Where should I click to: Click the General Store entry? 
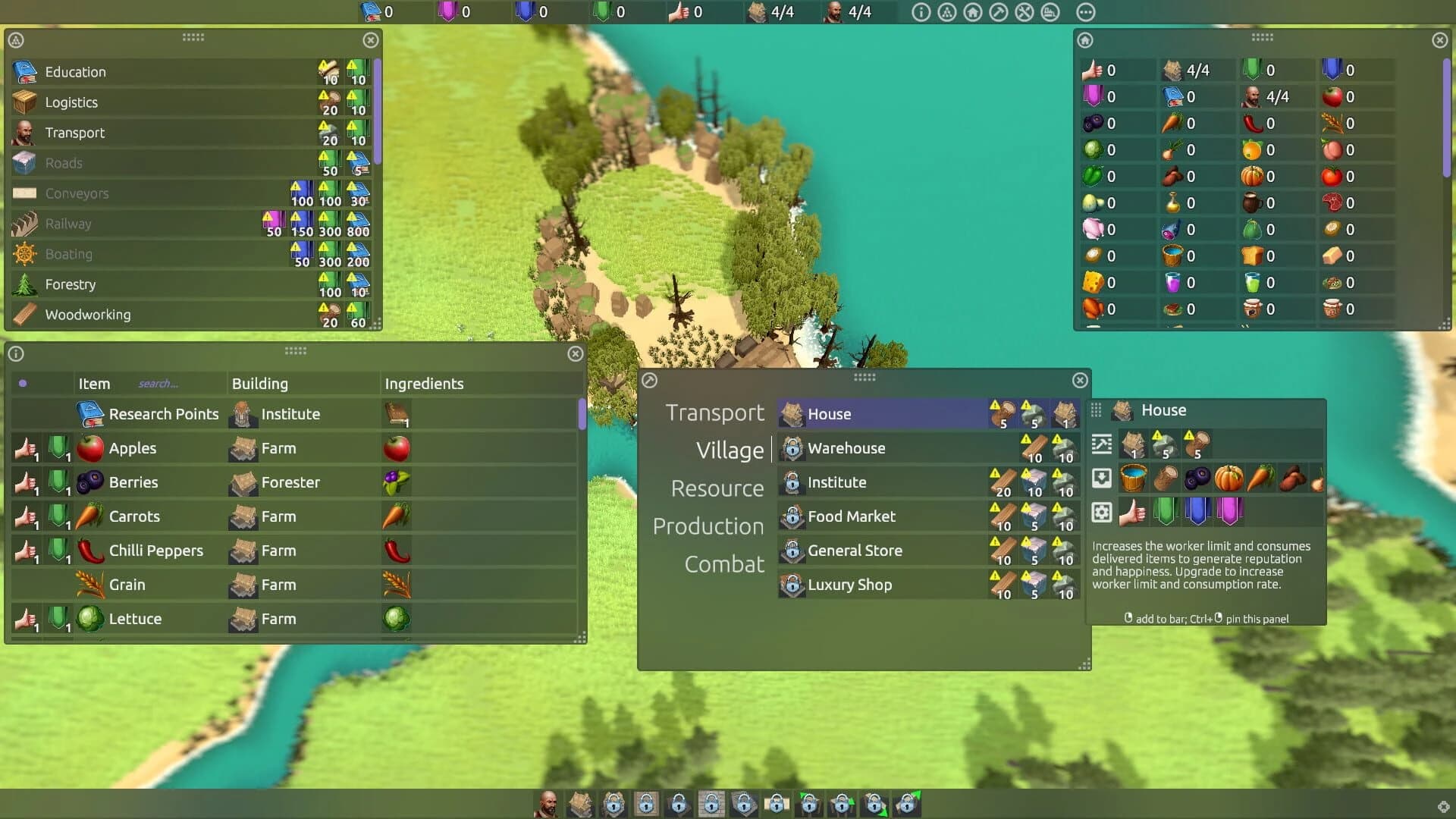(x=855, y=551)
